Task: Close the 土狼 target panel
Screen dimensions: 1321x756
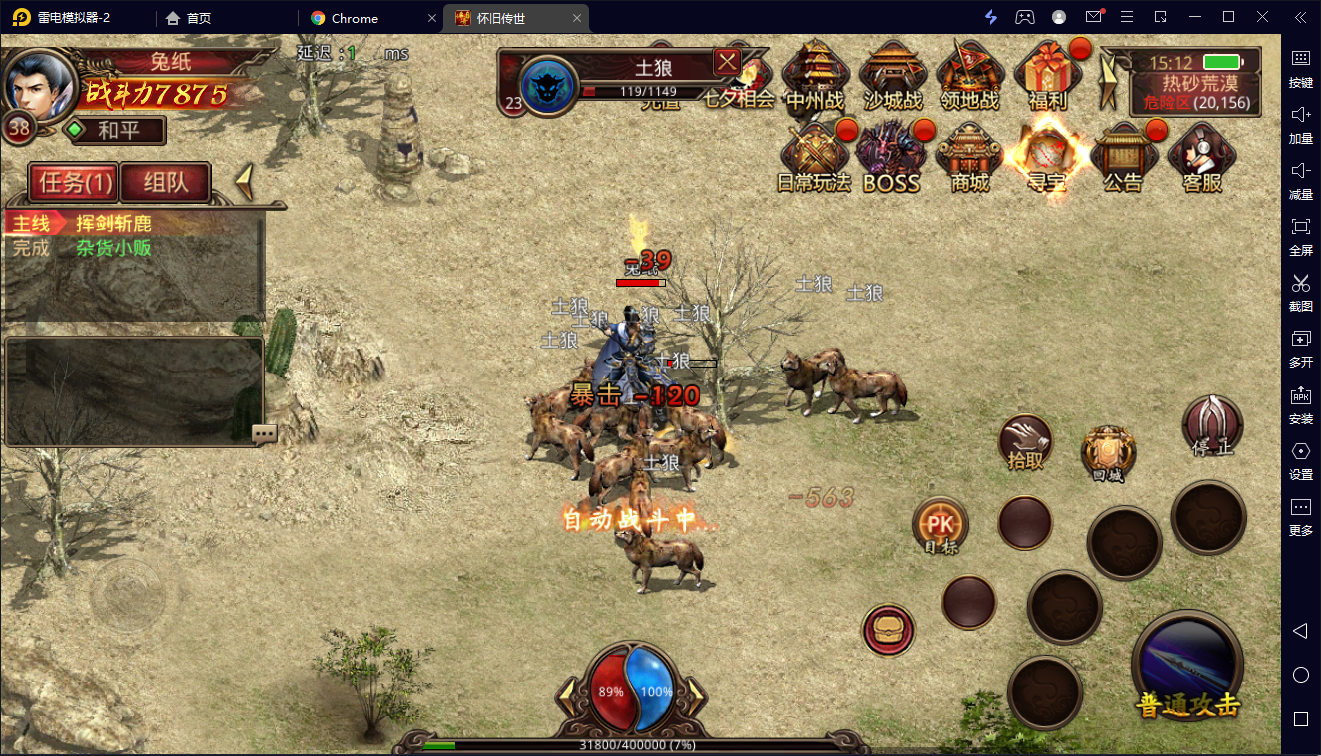Action: [727, 61]
